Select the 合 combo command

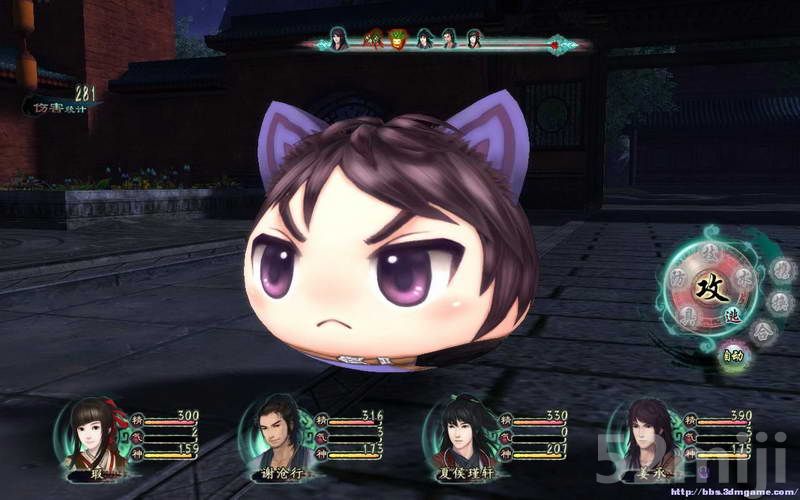[764, 331]
